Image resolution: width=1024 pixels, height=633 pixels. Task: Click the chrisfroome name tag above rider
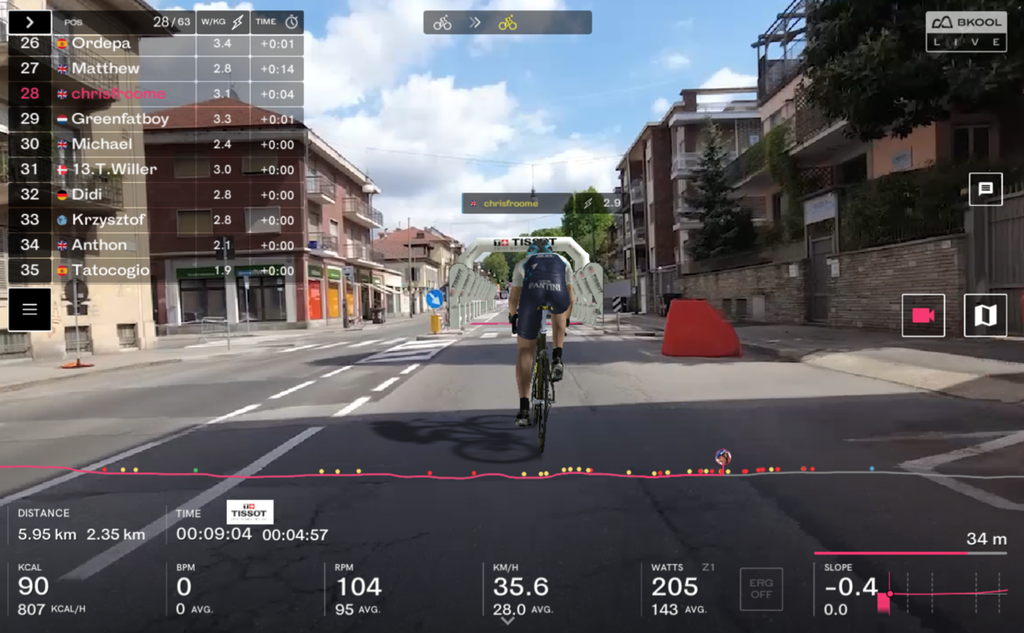tap(541, 203)
